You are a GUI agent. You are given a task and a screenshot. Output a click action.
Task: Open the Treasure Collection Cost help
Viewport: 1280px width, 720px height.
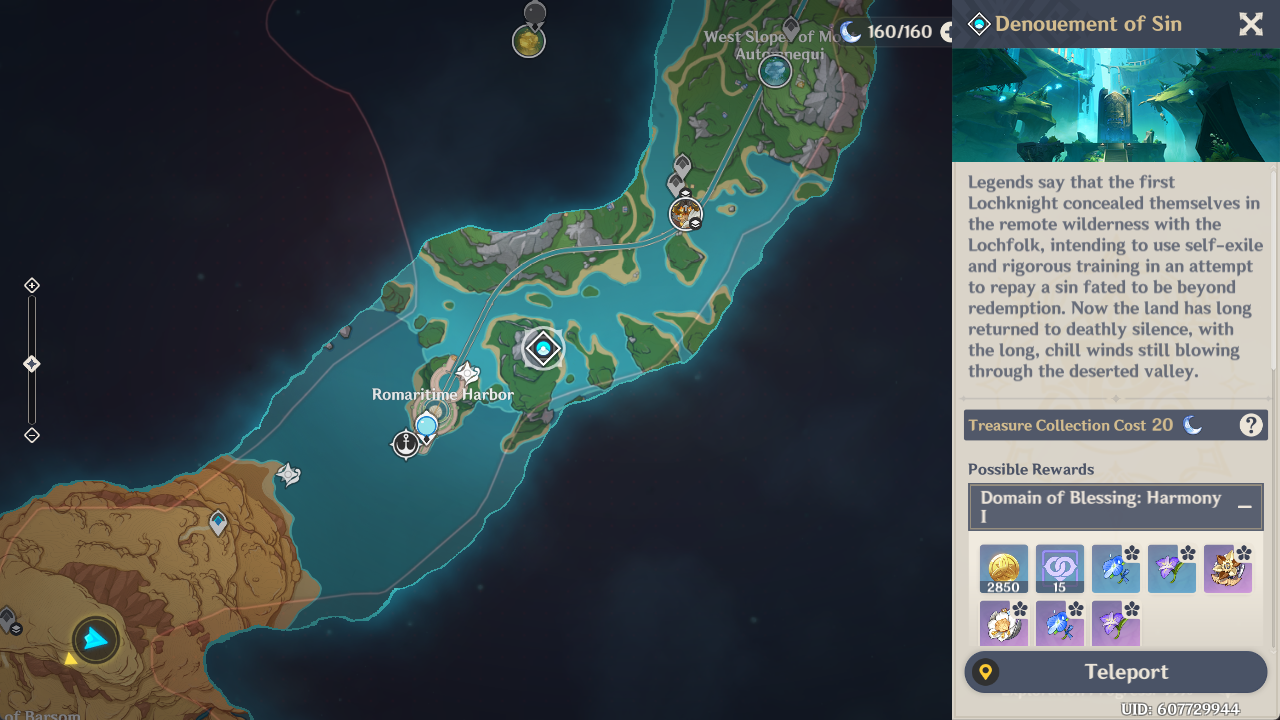(x=1250, y=425)
